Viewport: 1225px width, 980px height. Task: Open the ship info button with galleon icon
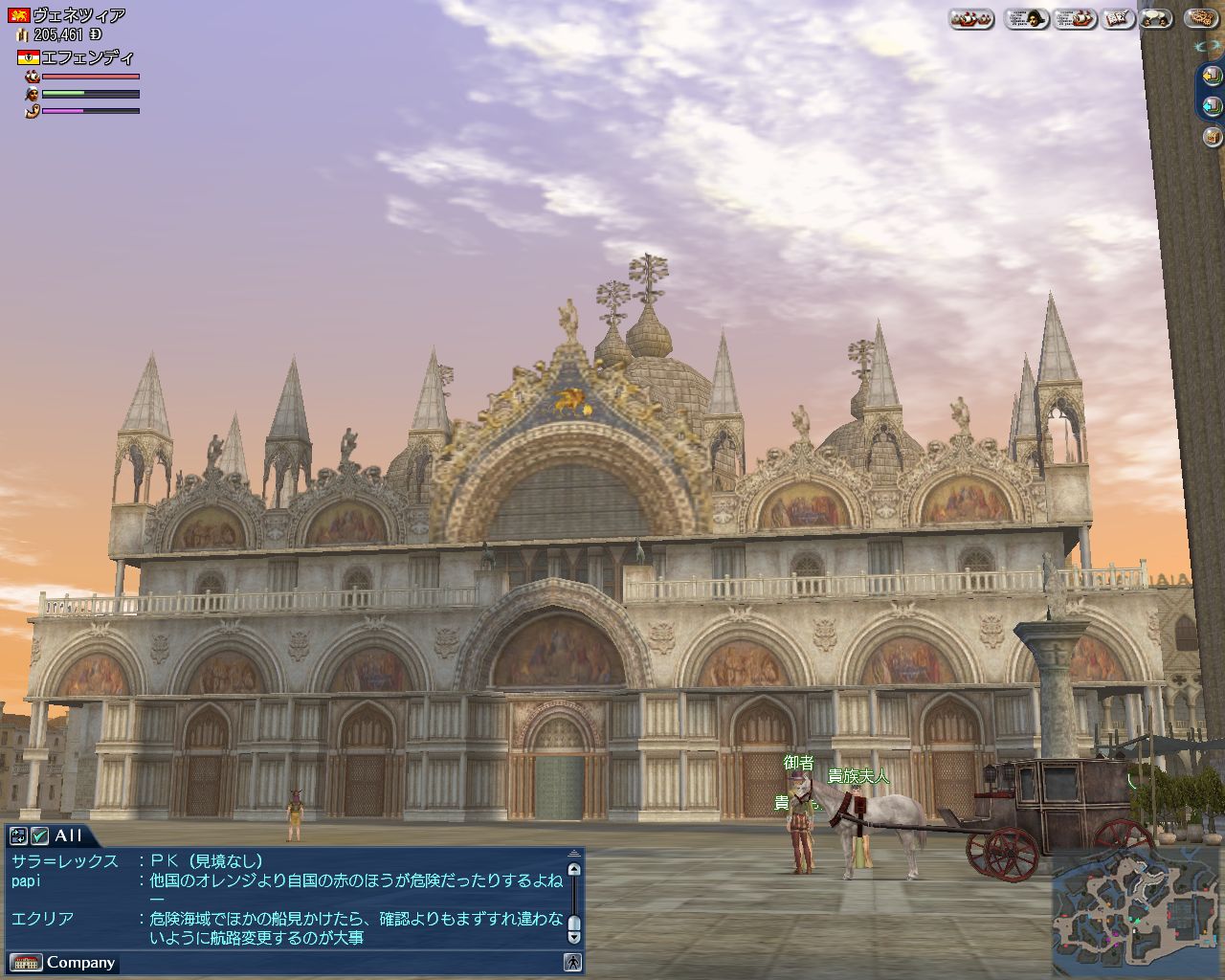pyautogui.click(x=1075, y=18)
